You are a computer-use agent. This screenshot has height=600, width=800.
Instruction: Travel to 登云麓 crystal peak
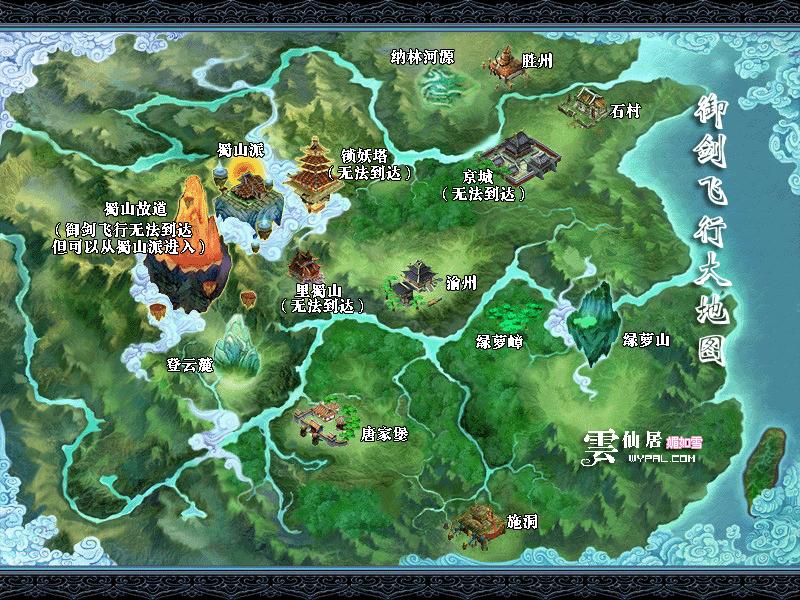[x=238, y=345]
